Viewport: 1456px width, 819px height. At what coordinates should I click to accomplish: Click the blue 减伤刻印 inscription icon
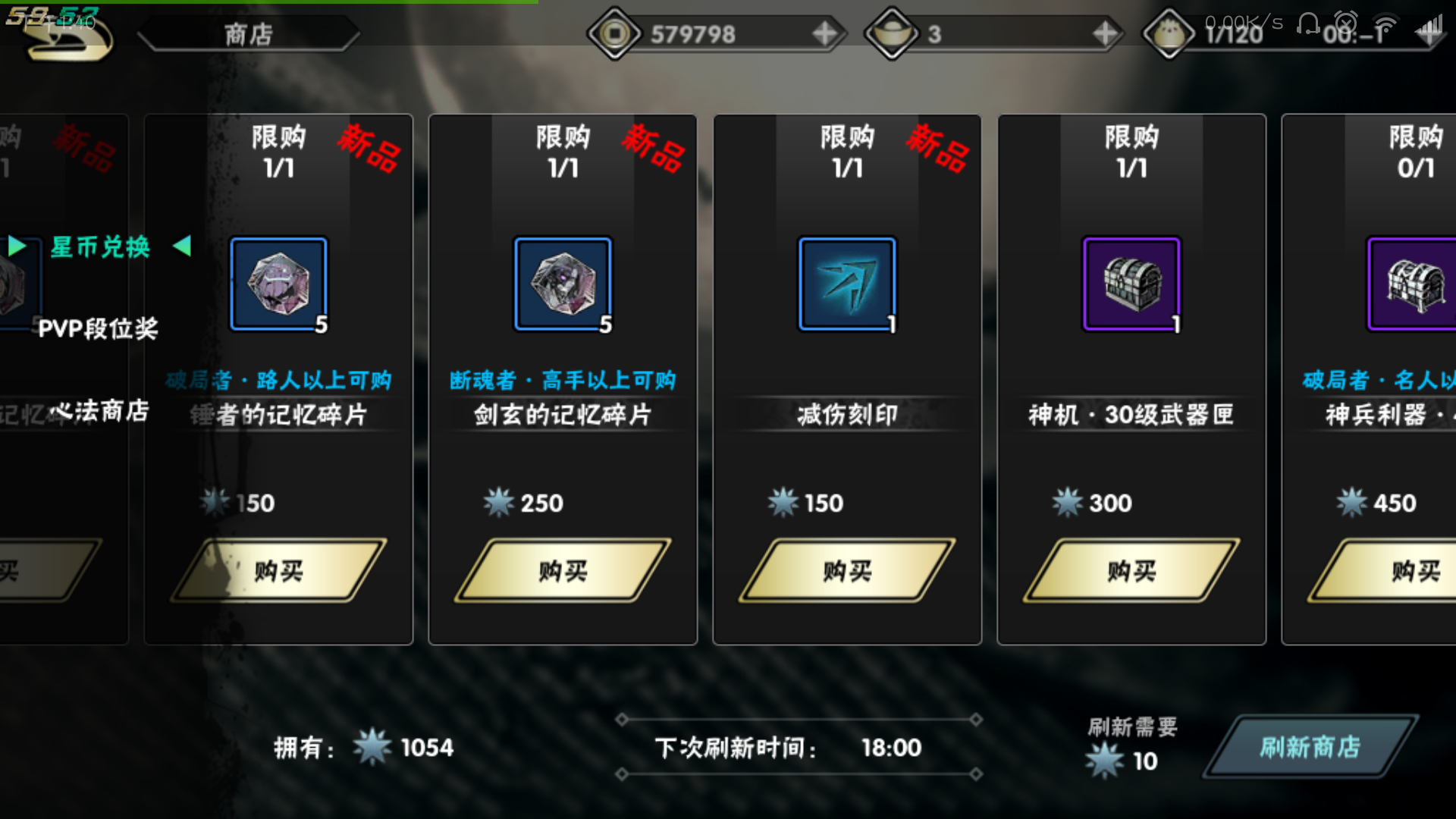[846, 283]
